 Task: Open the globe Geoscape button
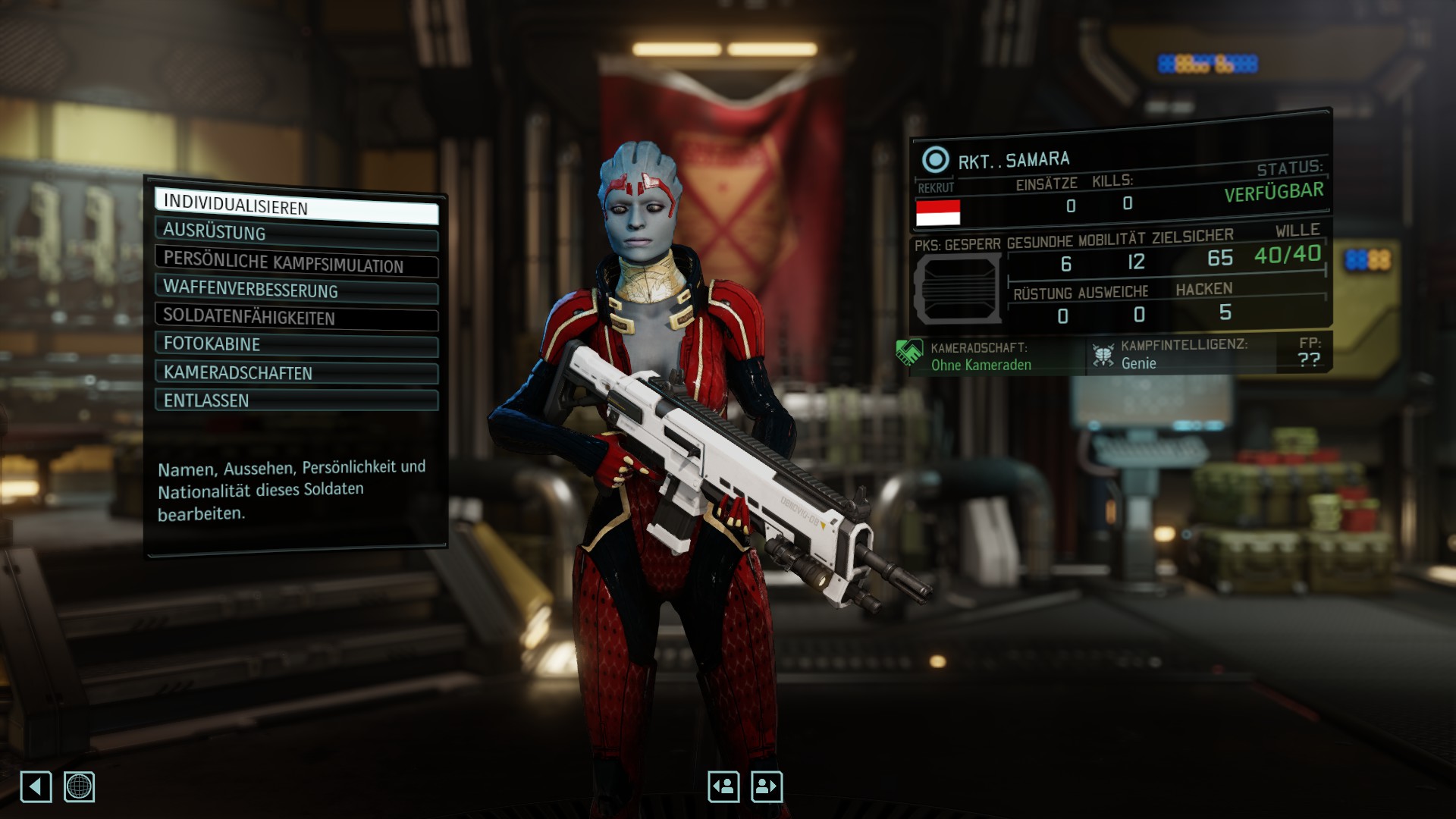click(79, 786)
